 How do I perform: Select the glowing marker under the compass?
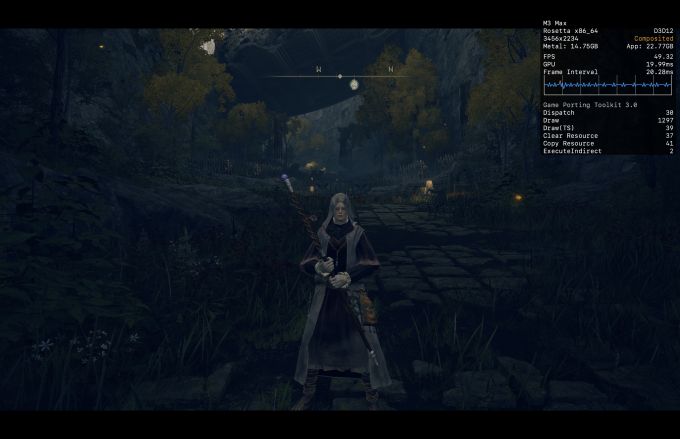tap(354, 85)
